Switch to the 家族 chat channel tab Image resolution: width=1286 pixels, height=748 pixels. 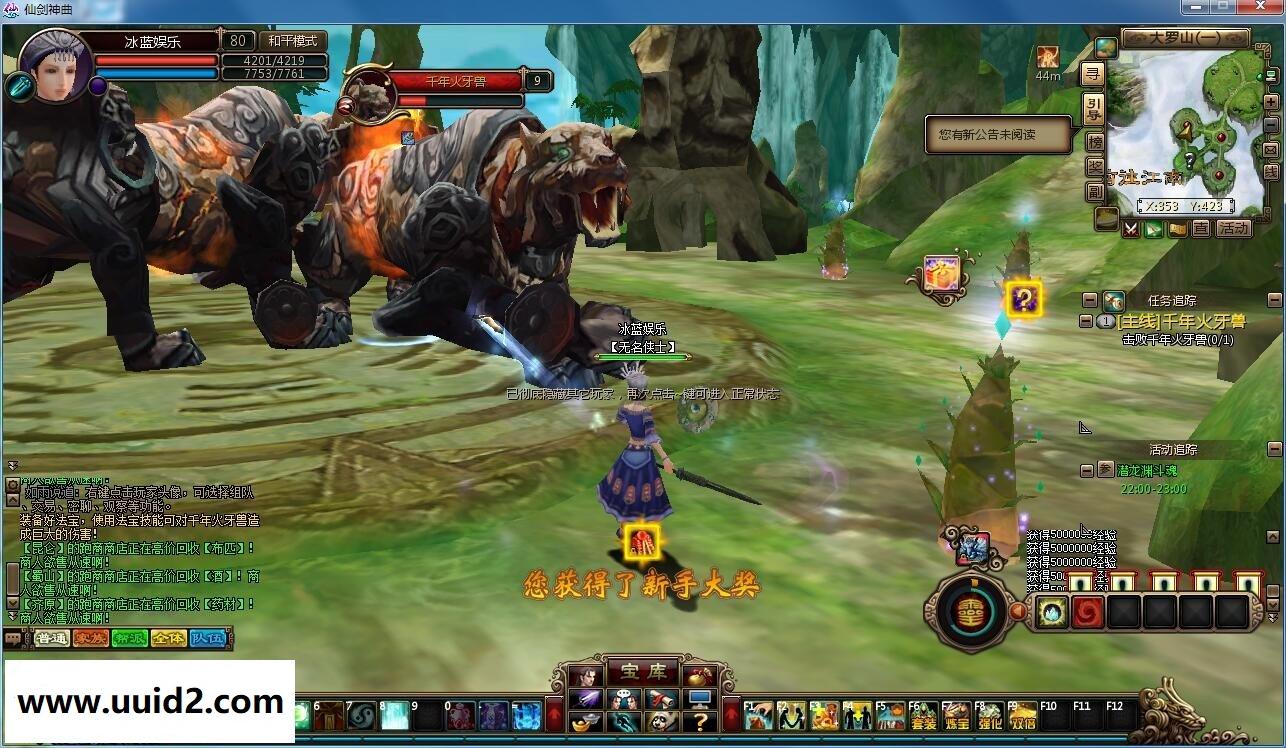pos(90,636)
